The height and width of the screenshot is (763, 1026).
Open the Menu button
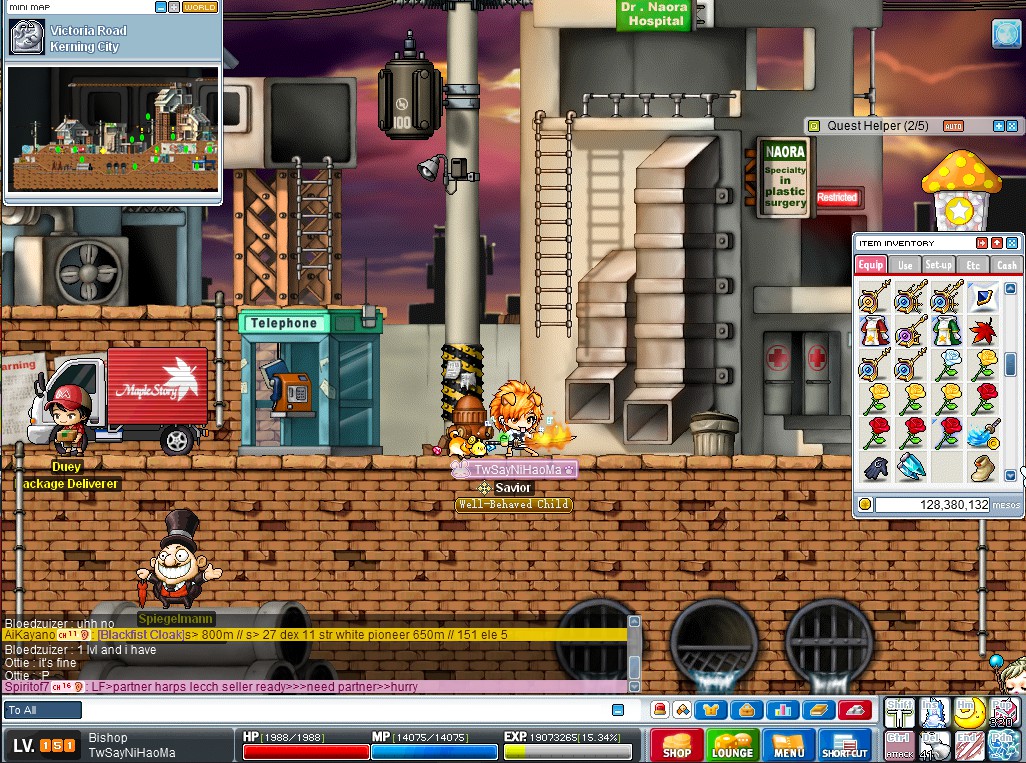[788, 745]
